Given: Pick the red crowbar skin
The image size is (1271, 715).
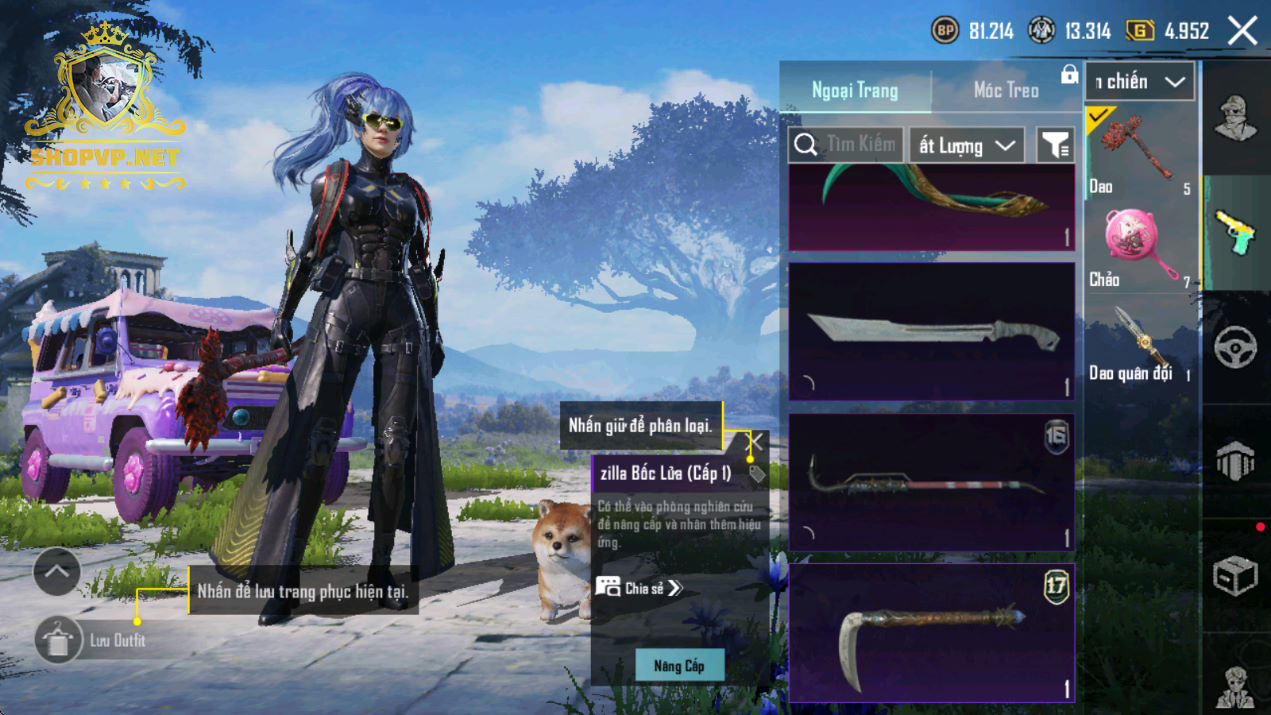Looking at the screenshot, I should (x=932, y=482).
